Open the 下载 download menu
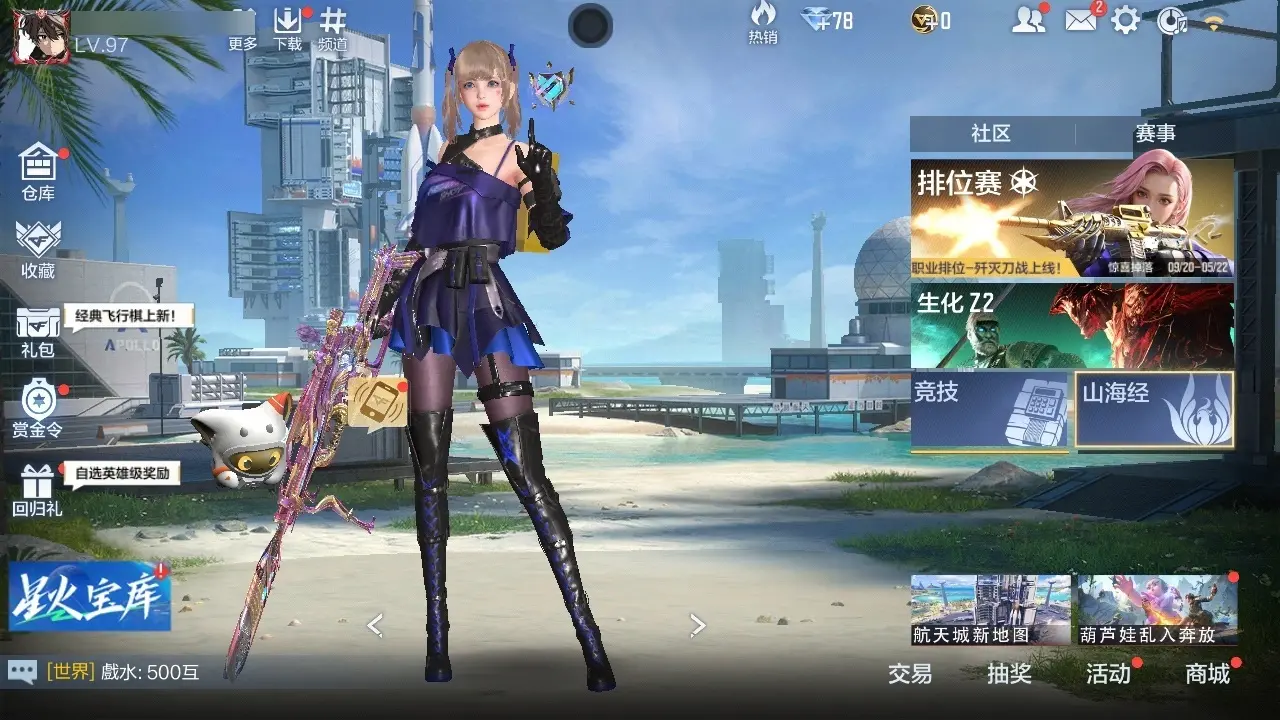Screen dimensions: 1280x720 288,28
